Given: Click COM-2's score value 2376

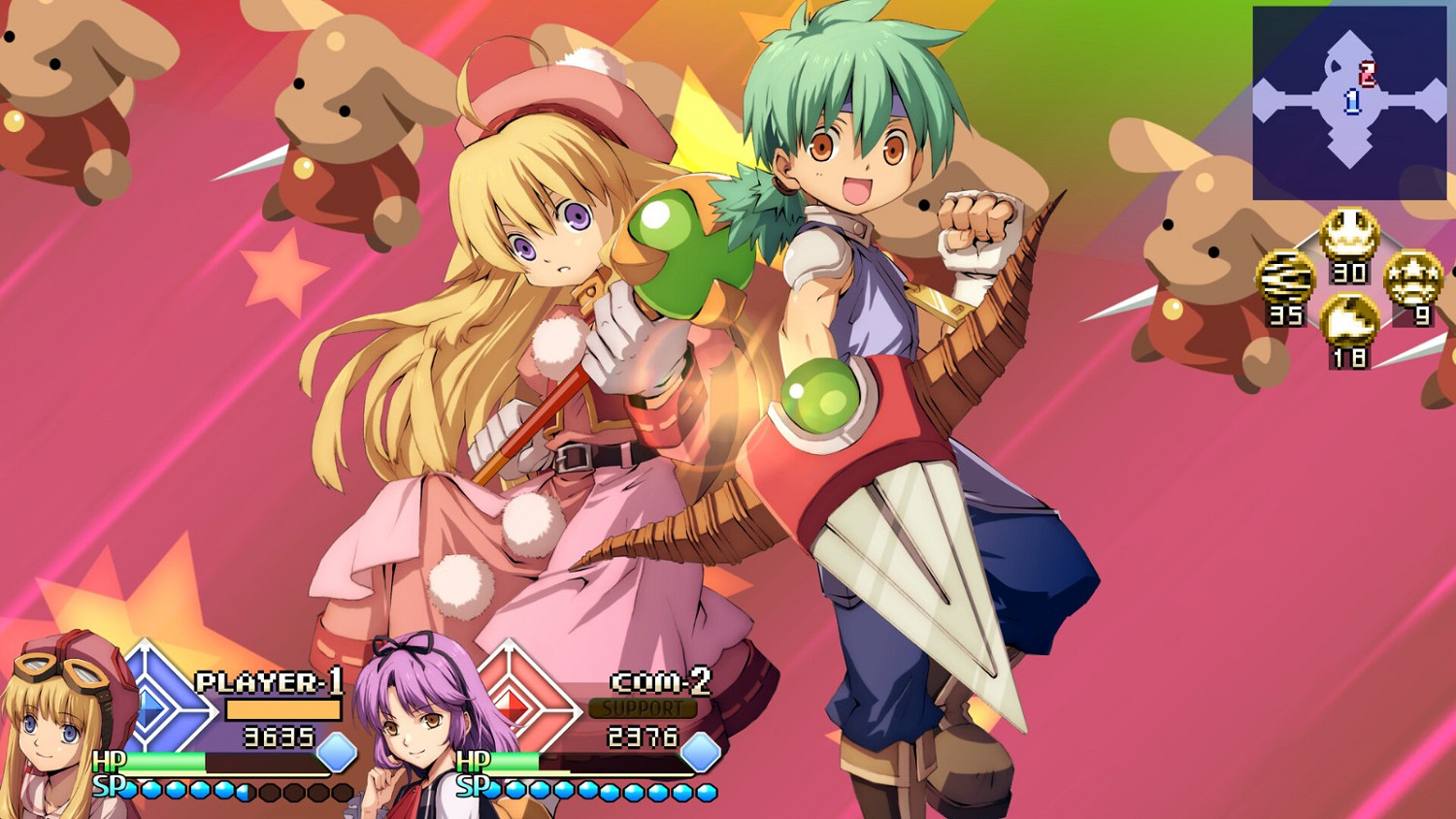Looking at the screenshot, I should pos(643,737).
